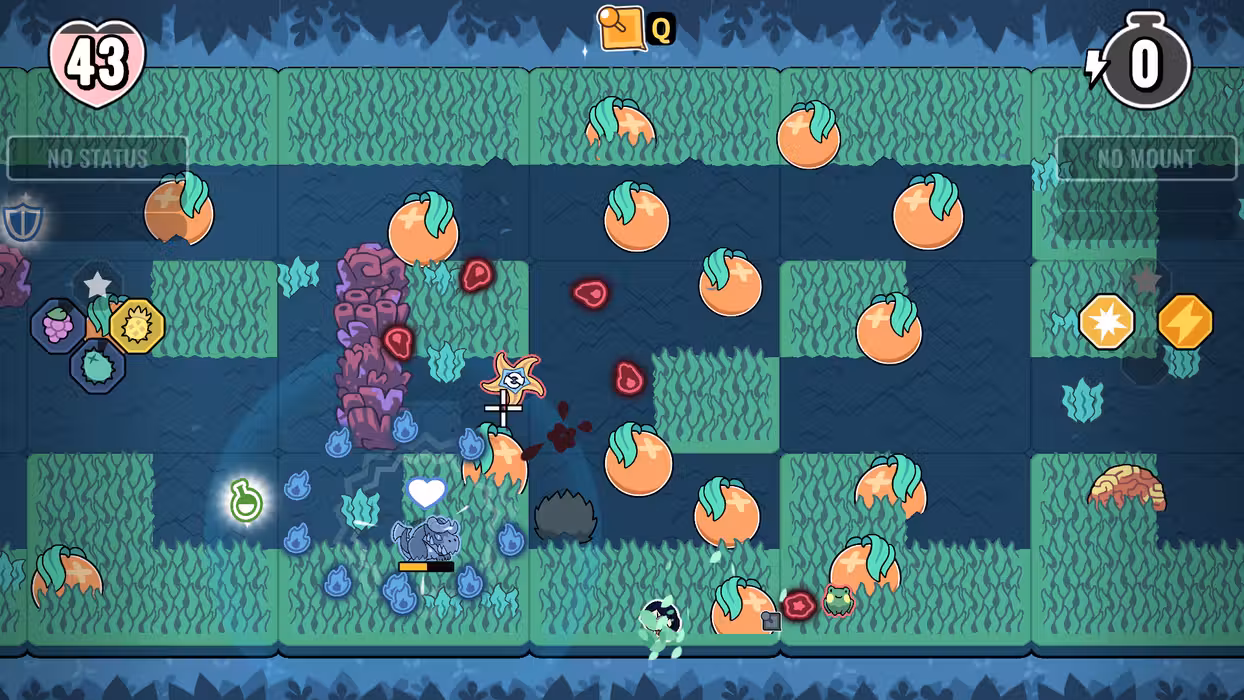1244x700 pixels.
Task: Select the teal spiky fruit slot
Action: click(x=97, y=365)
